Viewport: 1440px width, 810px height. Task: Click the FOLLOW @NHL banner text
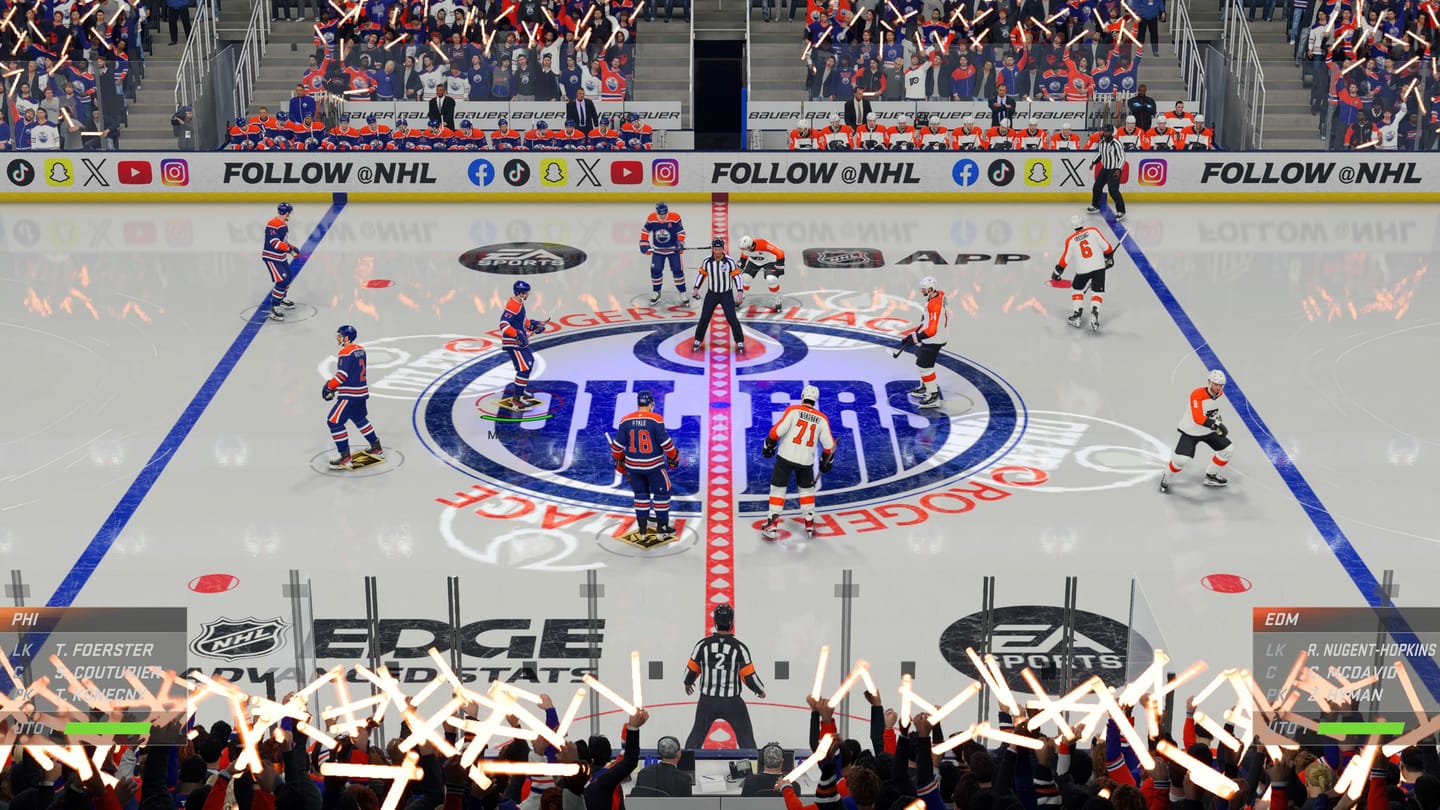click(329, 171)
